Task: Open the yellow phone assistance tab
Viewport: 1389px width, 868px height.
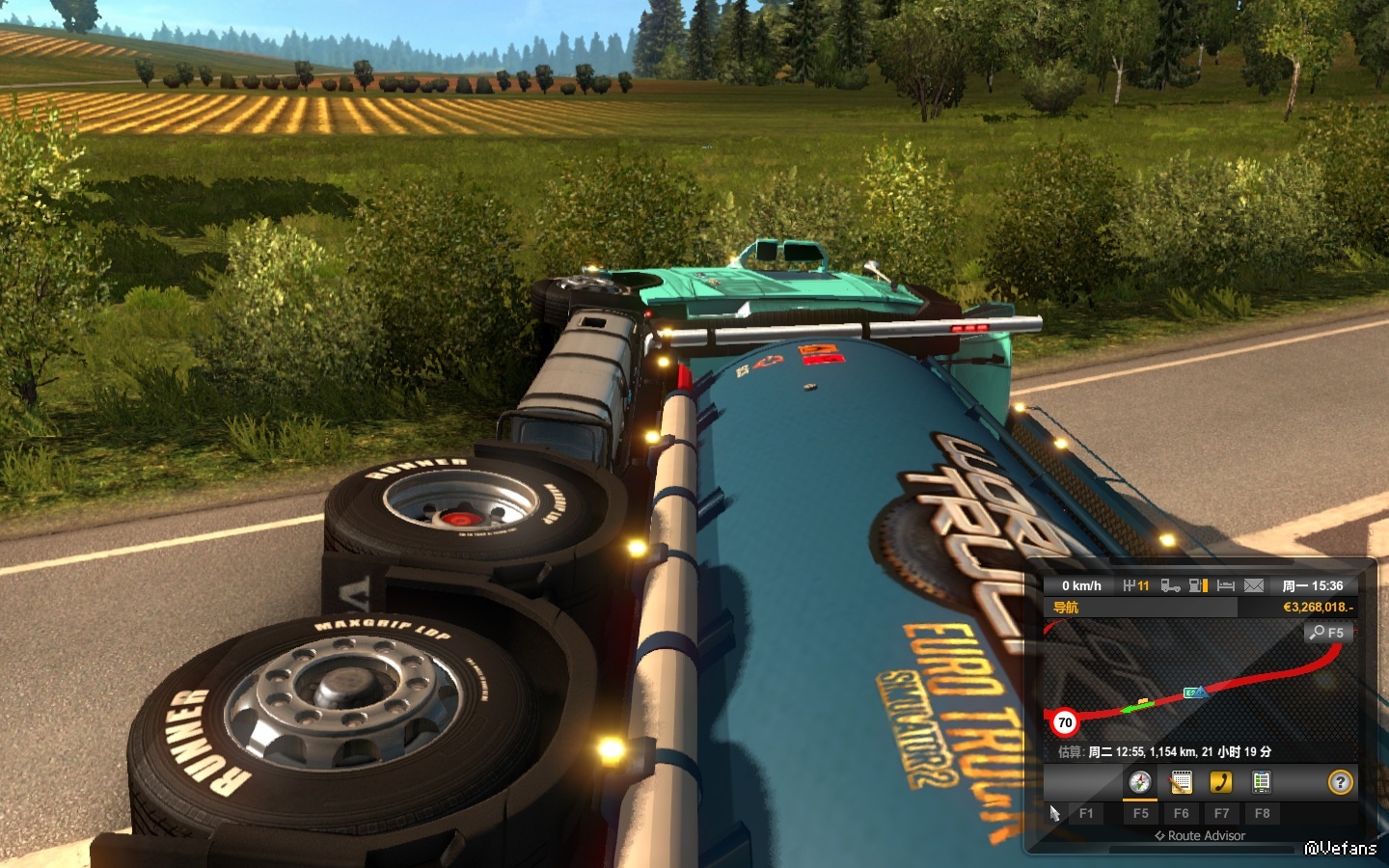Action: pos(1221,782)
